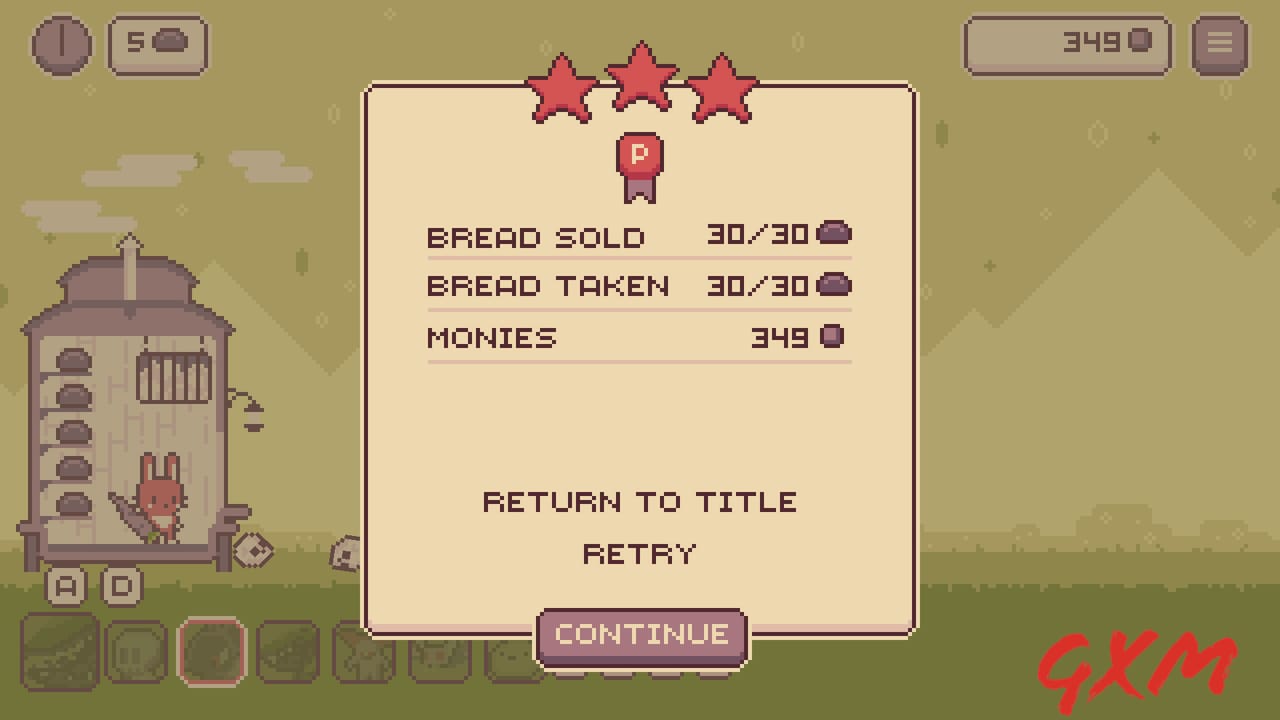Image resolution: width=1280 pixels, height=720 pixels.
Task: Select the first hotbar slot
Action: [x=58, y=650]
